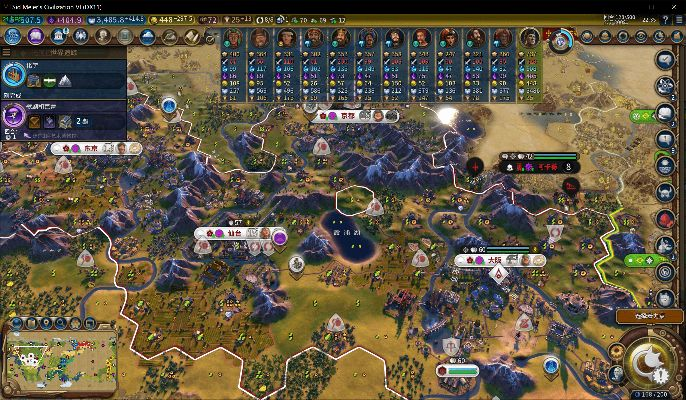Image resolution: width=686 pixels, height=400 pixels.
Task: Close the game window
Action: pyautogui.click(x=674, y=6)
